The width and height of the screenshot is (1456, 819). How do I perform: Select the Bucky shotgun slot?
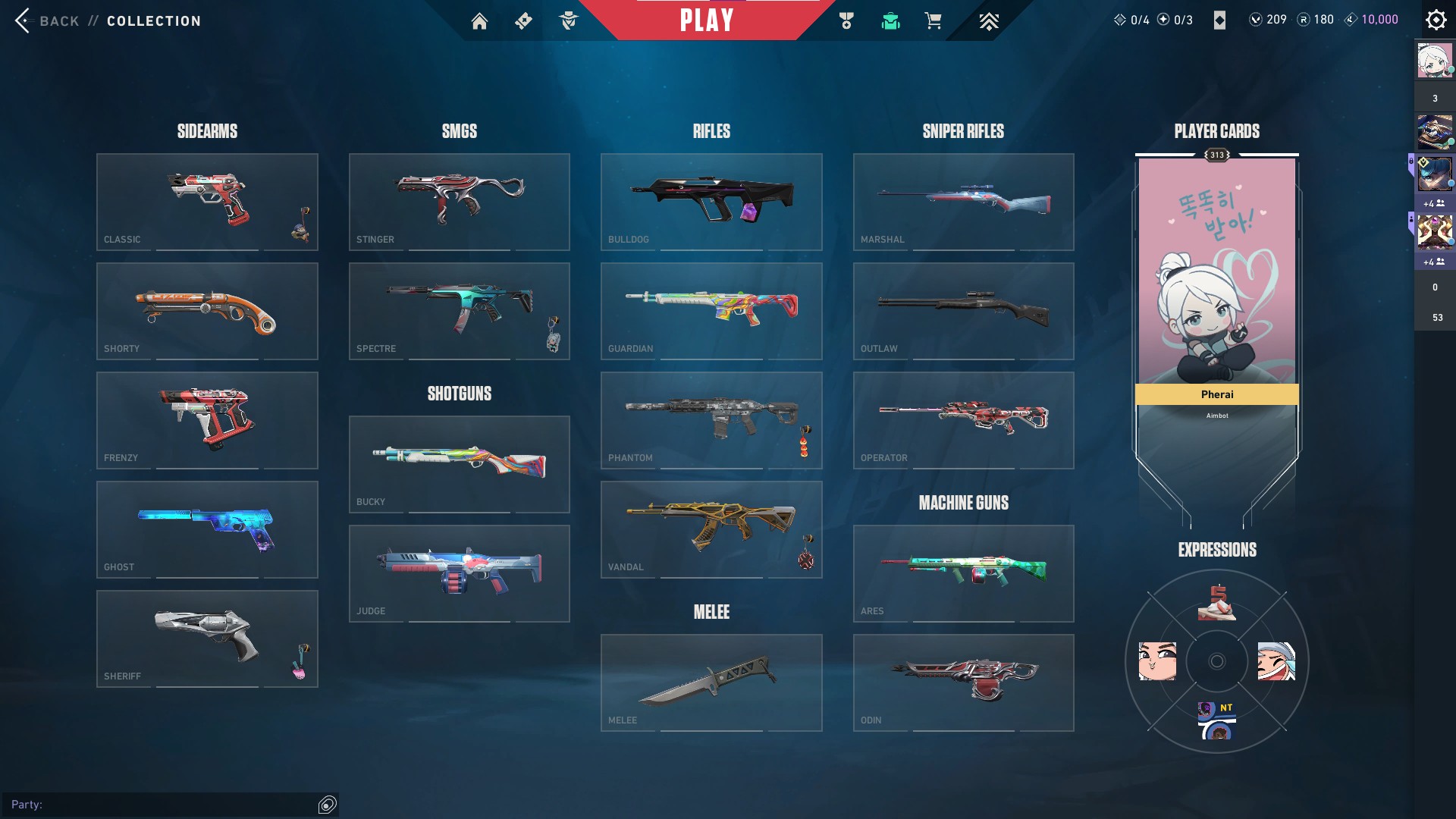(x=459, y=464)
